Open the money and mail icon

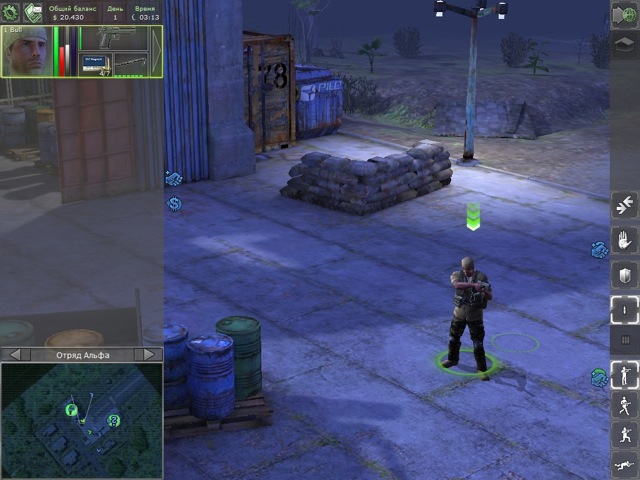click(x=34, y=11)
